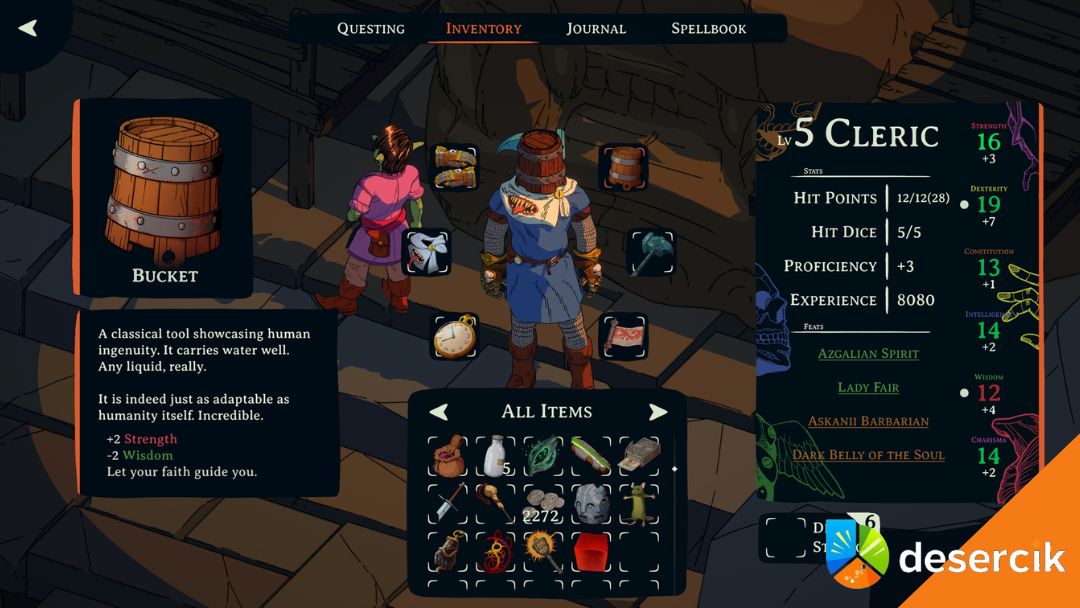Show the next item category
This screenshot has height=608, width=1080.
657,412
